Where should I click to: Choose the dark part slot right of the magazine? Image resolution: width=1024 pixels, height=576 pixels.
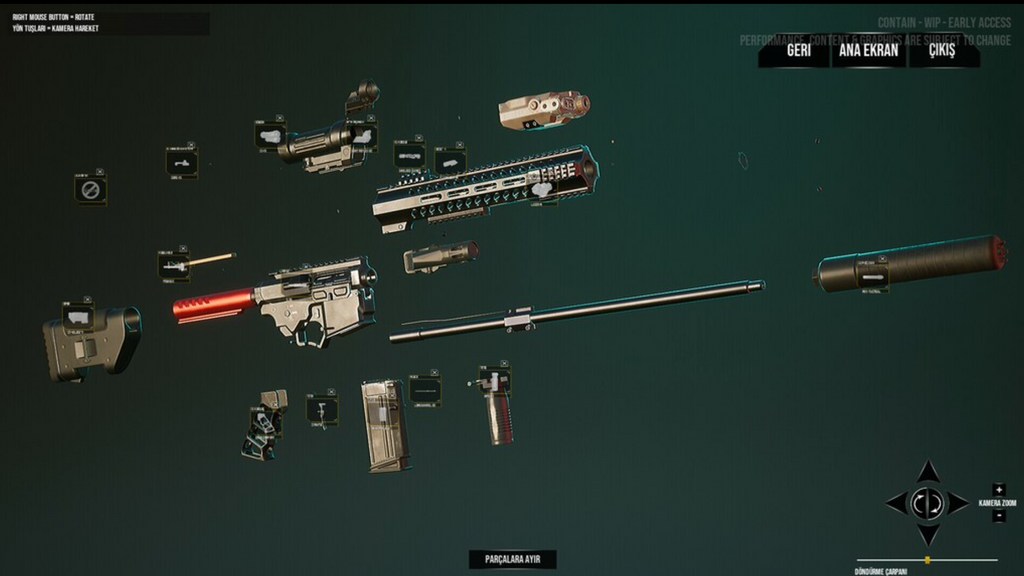[424, 389]
